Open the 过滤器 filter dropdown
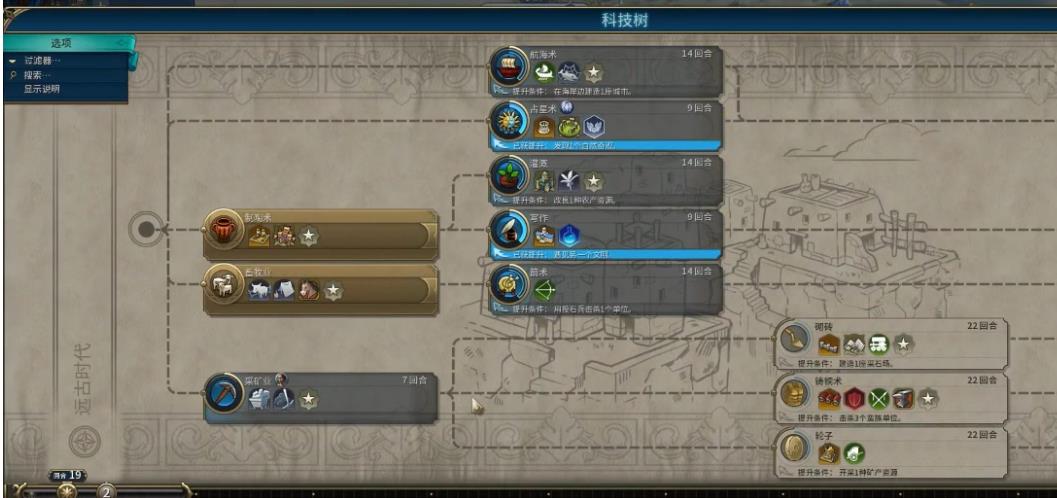1057x498 pixels. tap(44, 61)
